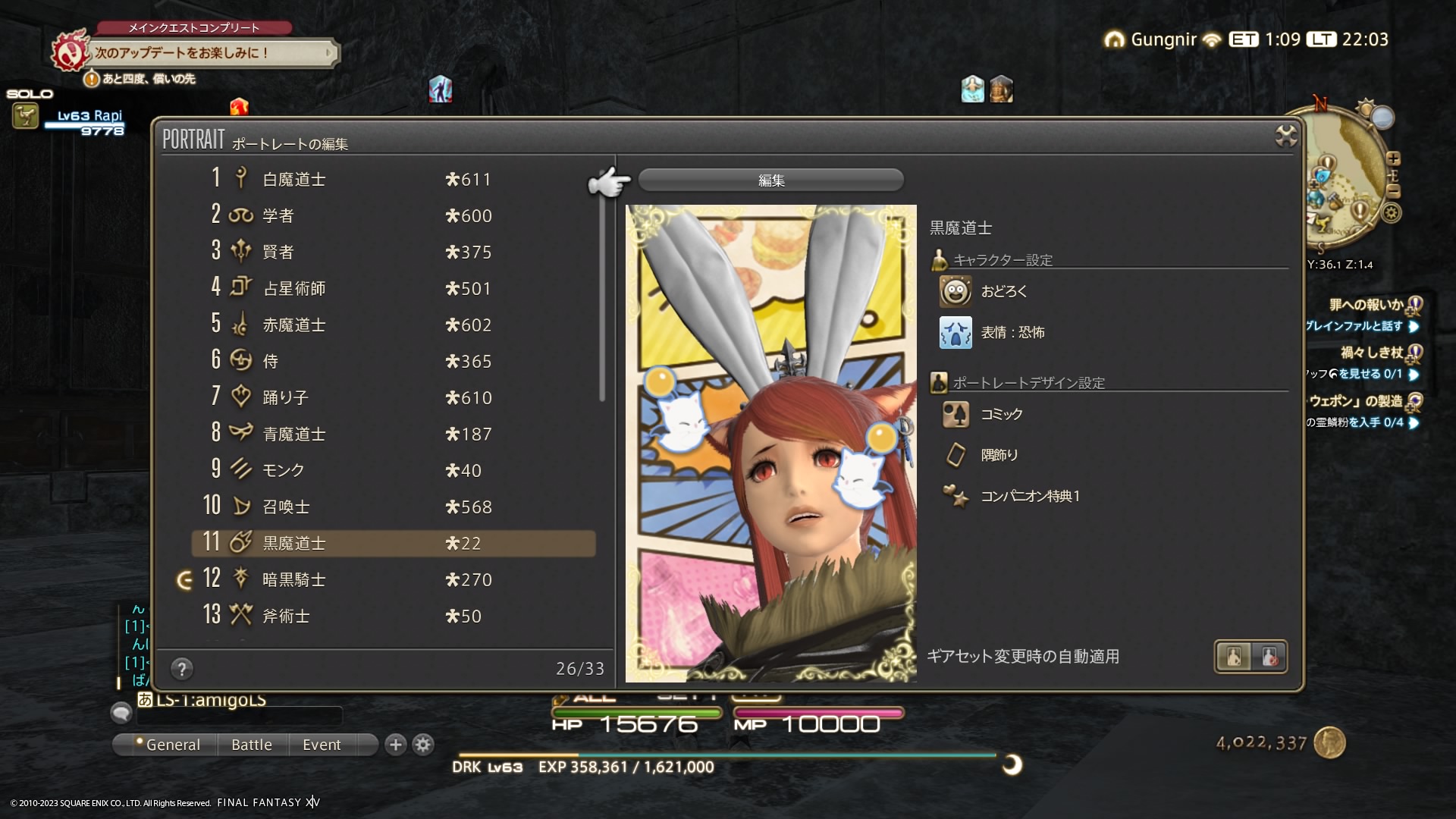Open the General chat tab
Screen dimensions: 1456x819
(172, 745)
